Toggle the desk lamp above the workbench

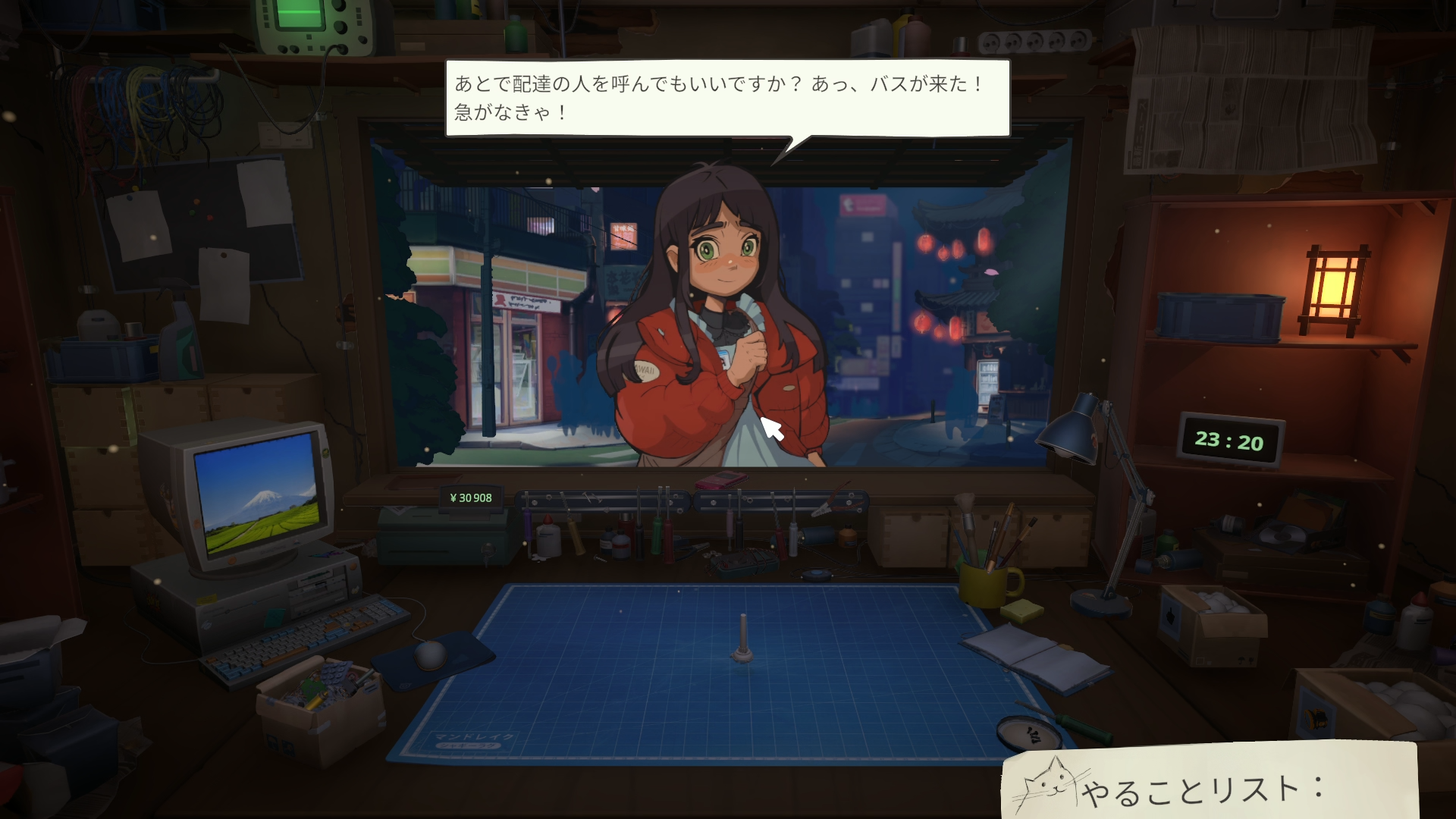tap(1069, 432)
